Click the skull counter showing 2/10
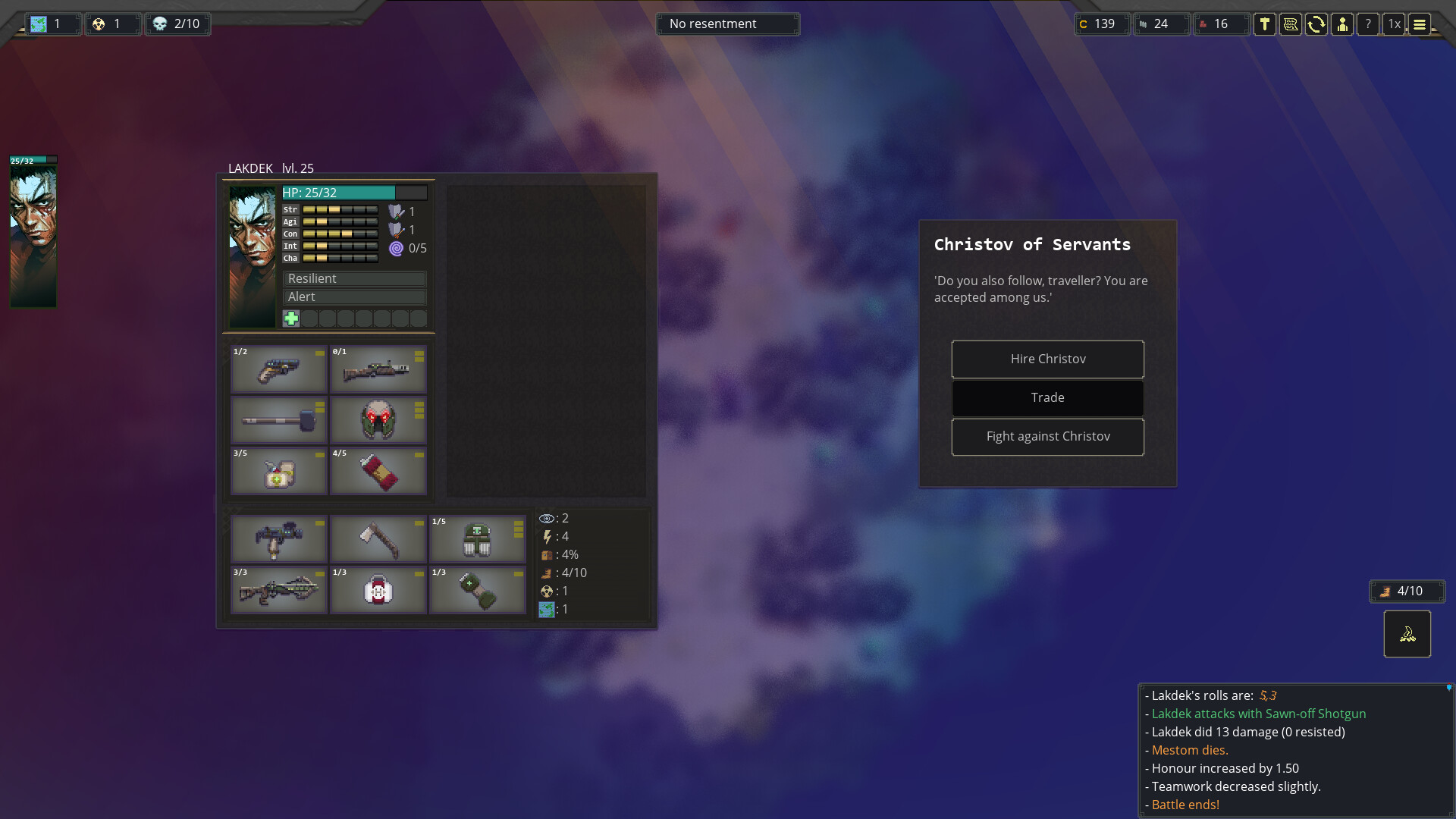 (177, 24)
